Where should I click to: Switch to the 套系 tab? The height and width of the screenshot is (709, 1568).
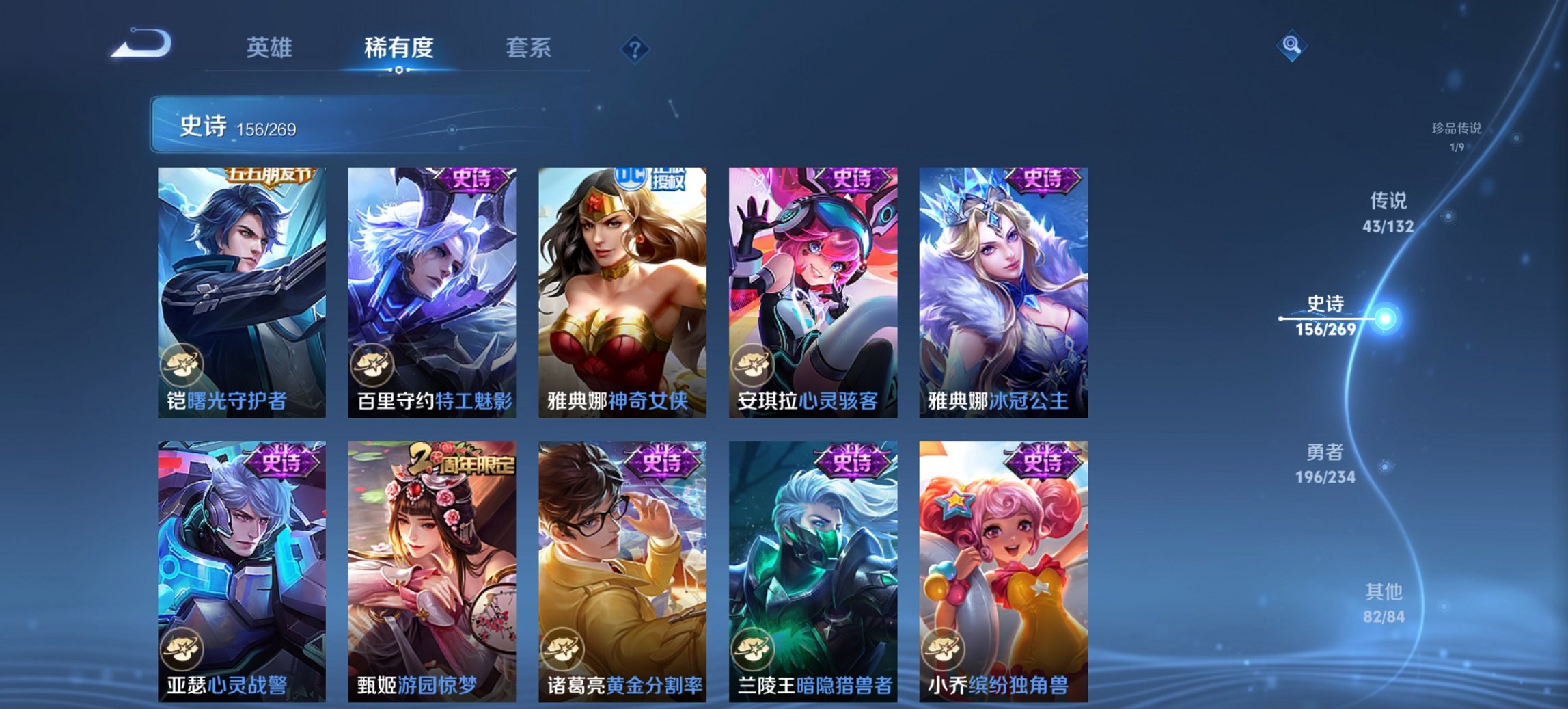529,49
